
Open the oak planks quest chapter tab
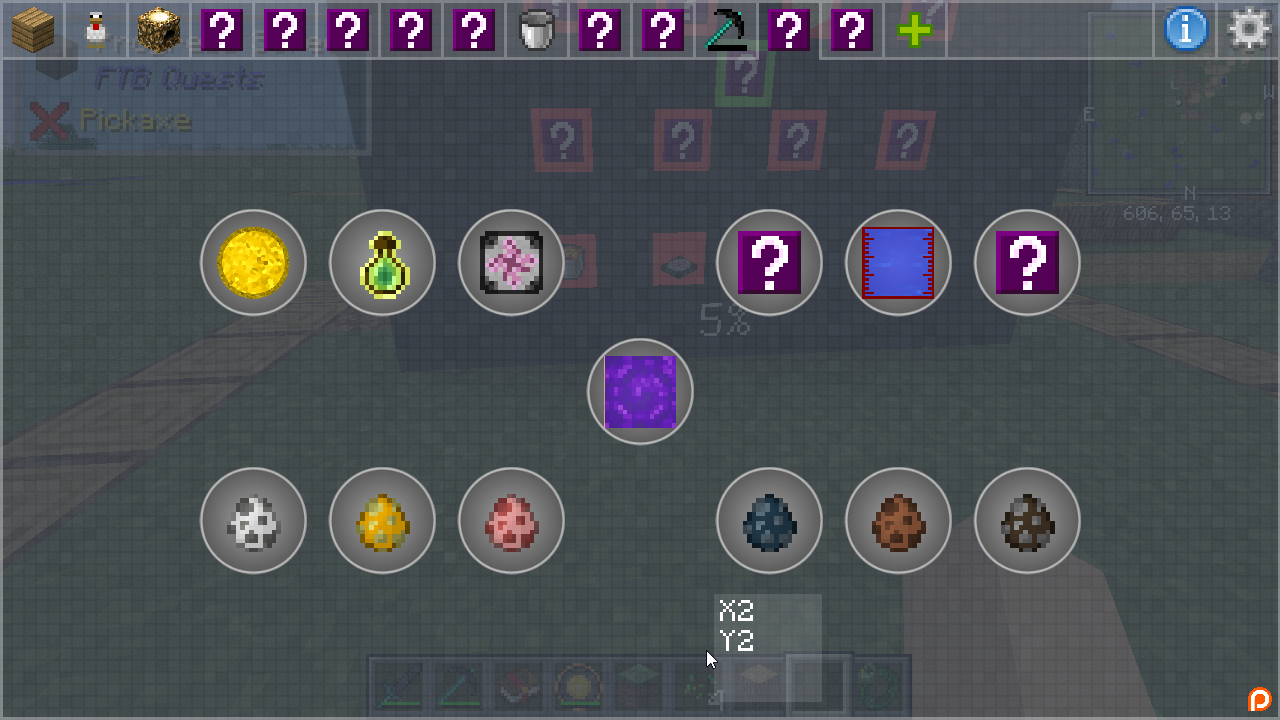tap(33, 30)
